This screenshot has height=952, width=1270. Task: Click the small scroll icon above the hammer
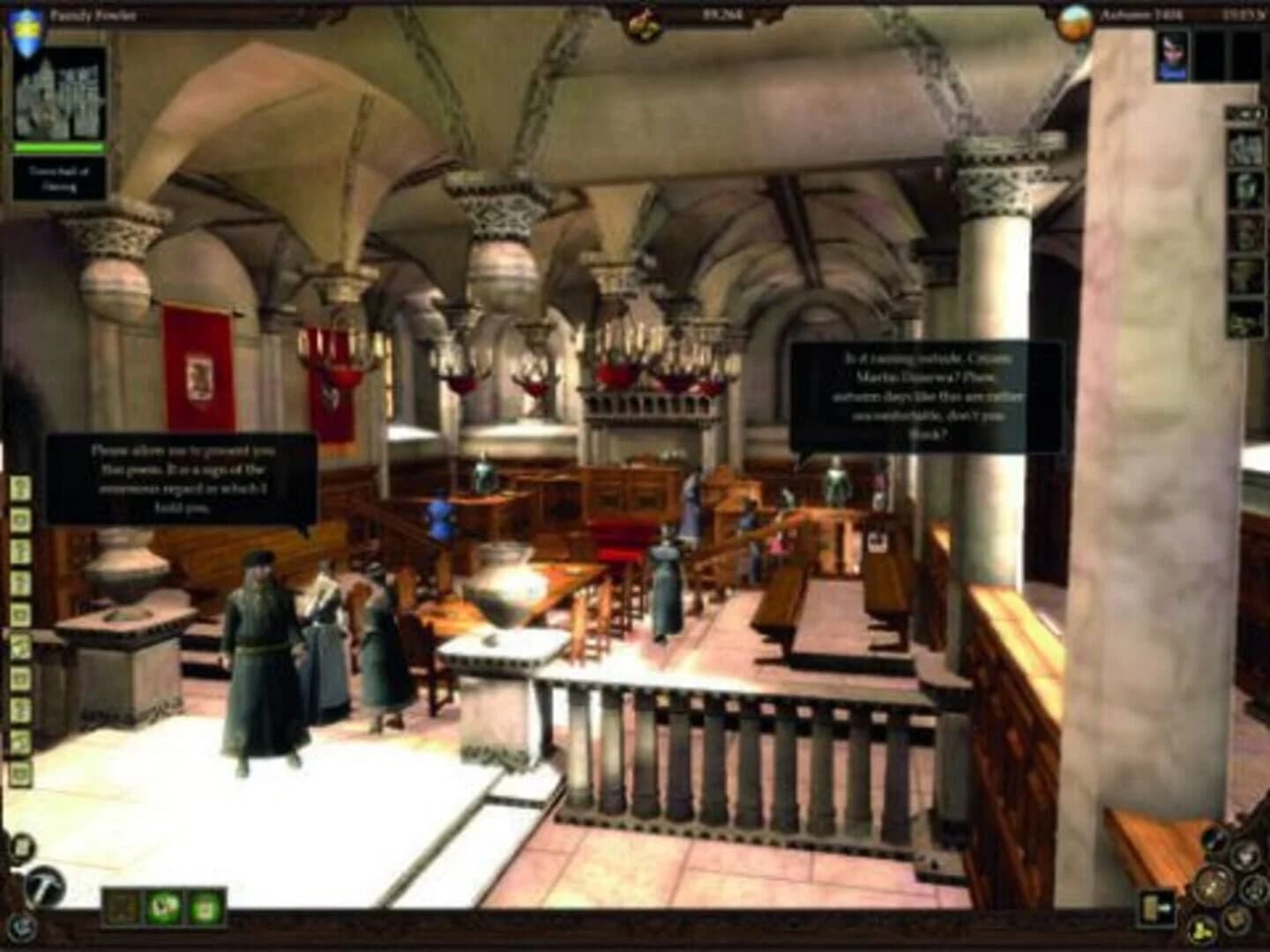[x=23, y=848]
